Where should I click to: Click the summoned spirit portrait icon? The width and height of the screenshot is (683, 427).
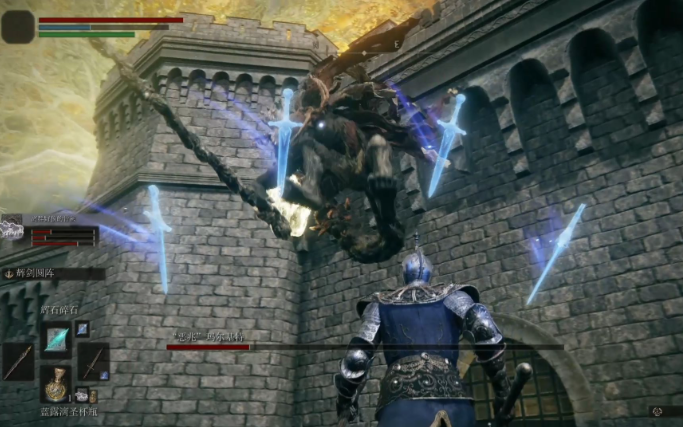coord(11,229)
